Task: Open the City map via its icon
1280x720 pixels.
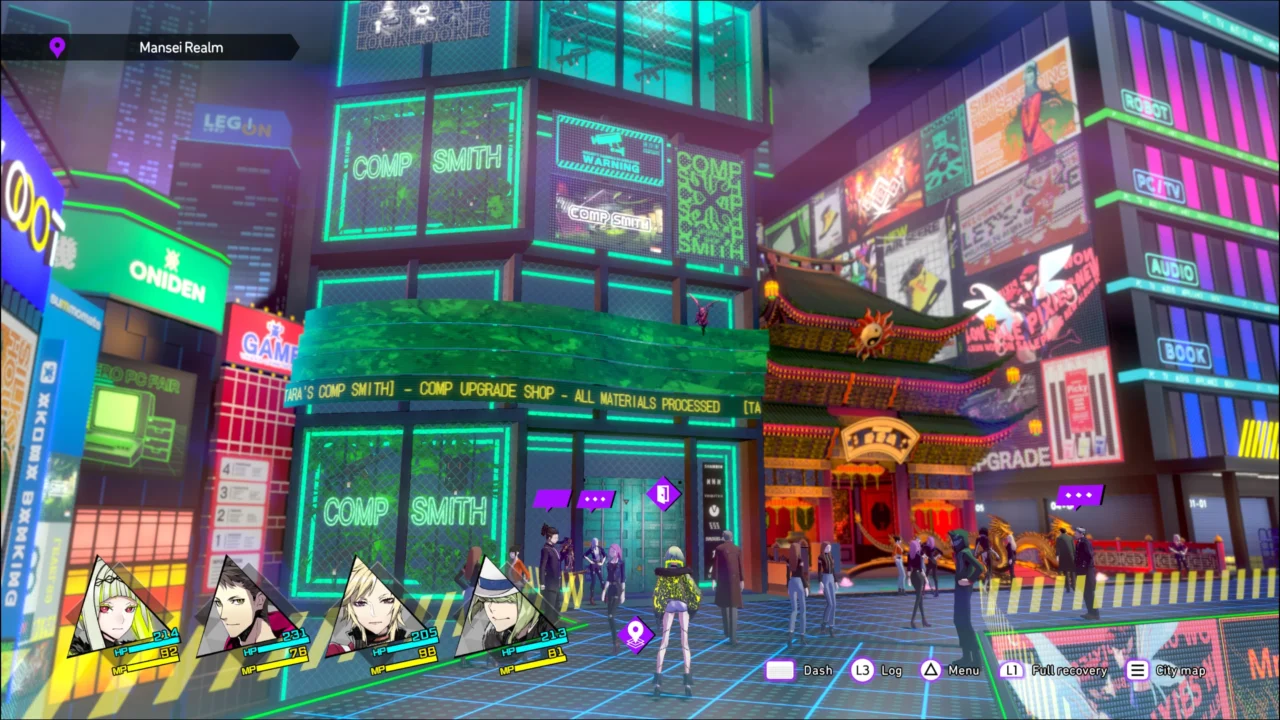Action: (x=1137, y=670)
